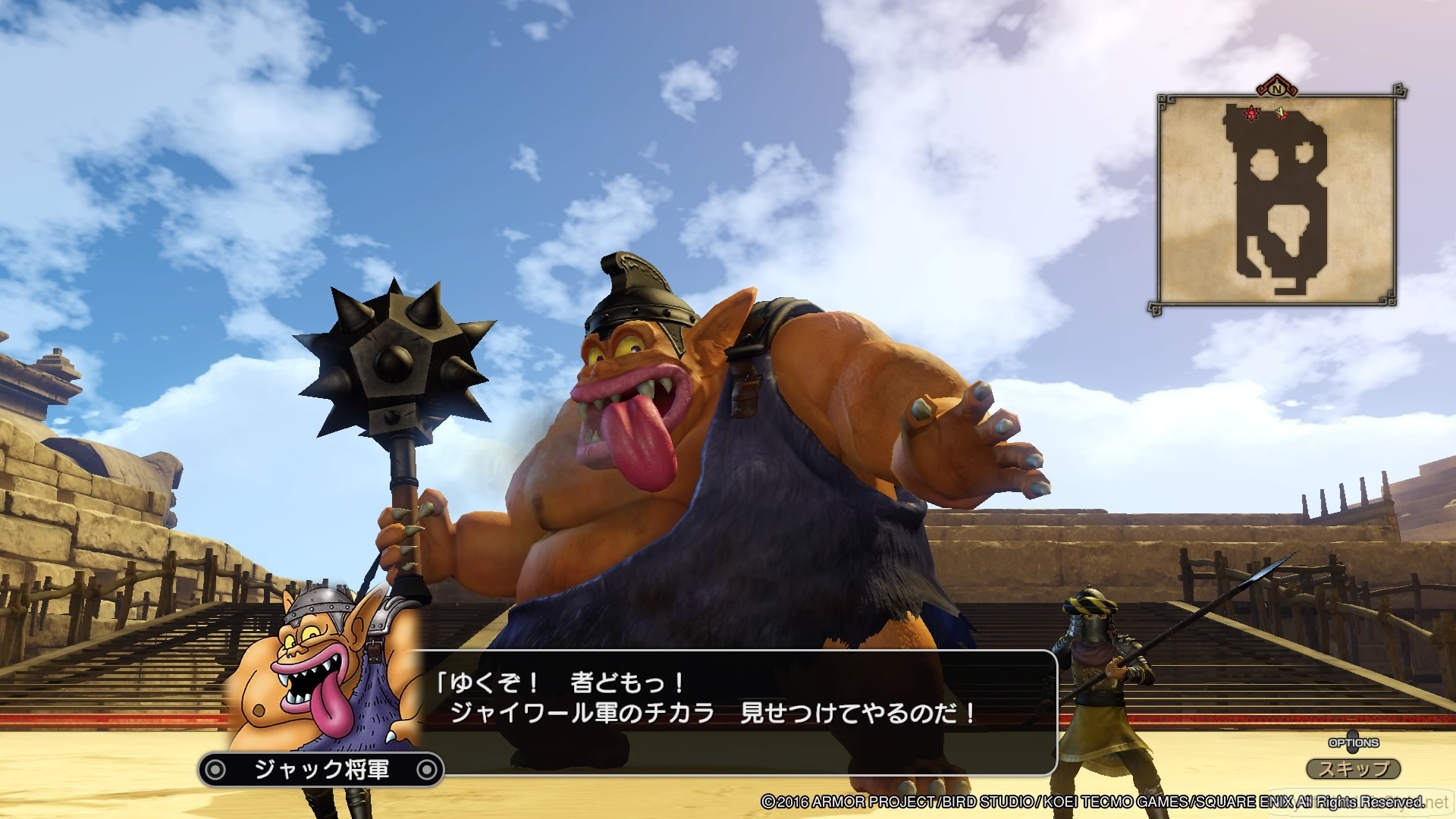This screenshot has height=819, width=1456.
Task: Click the N compass ornament above the minimap
Action: [x=1277, y=89]
